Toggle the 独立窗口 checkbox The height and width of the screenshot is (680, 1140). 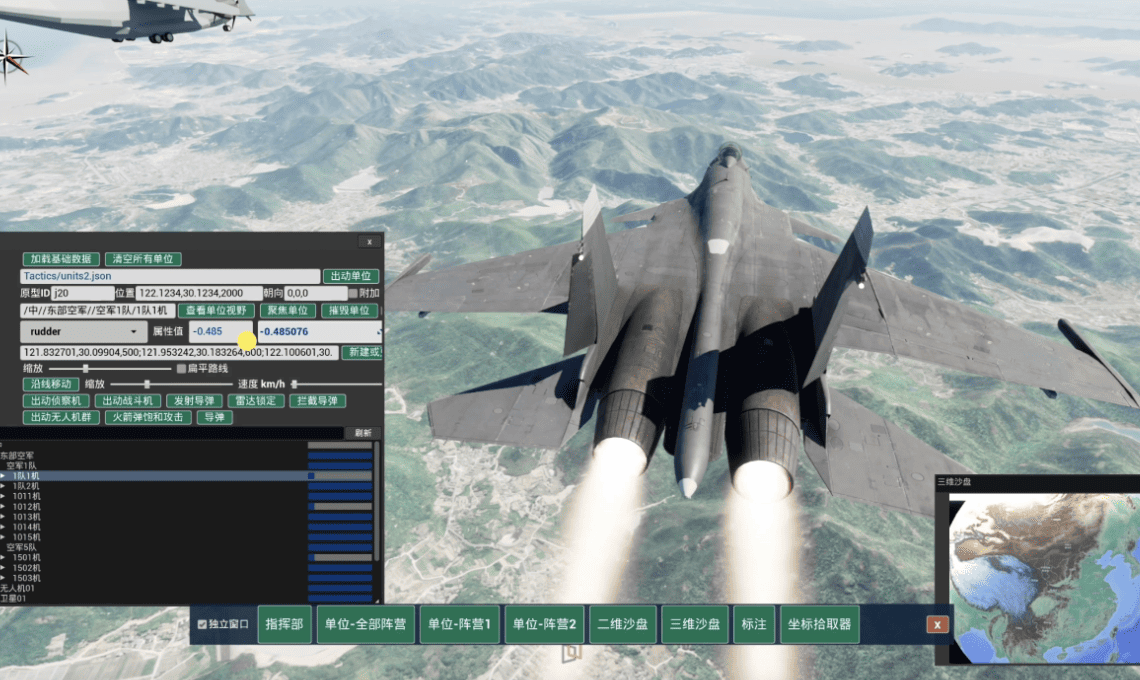coord(203,625)
